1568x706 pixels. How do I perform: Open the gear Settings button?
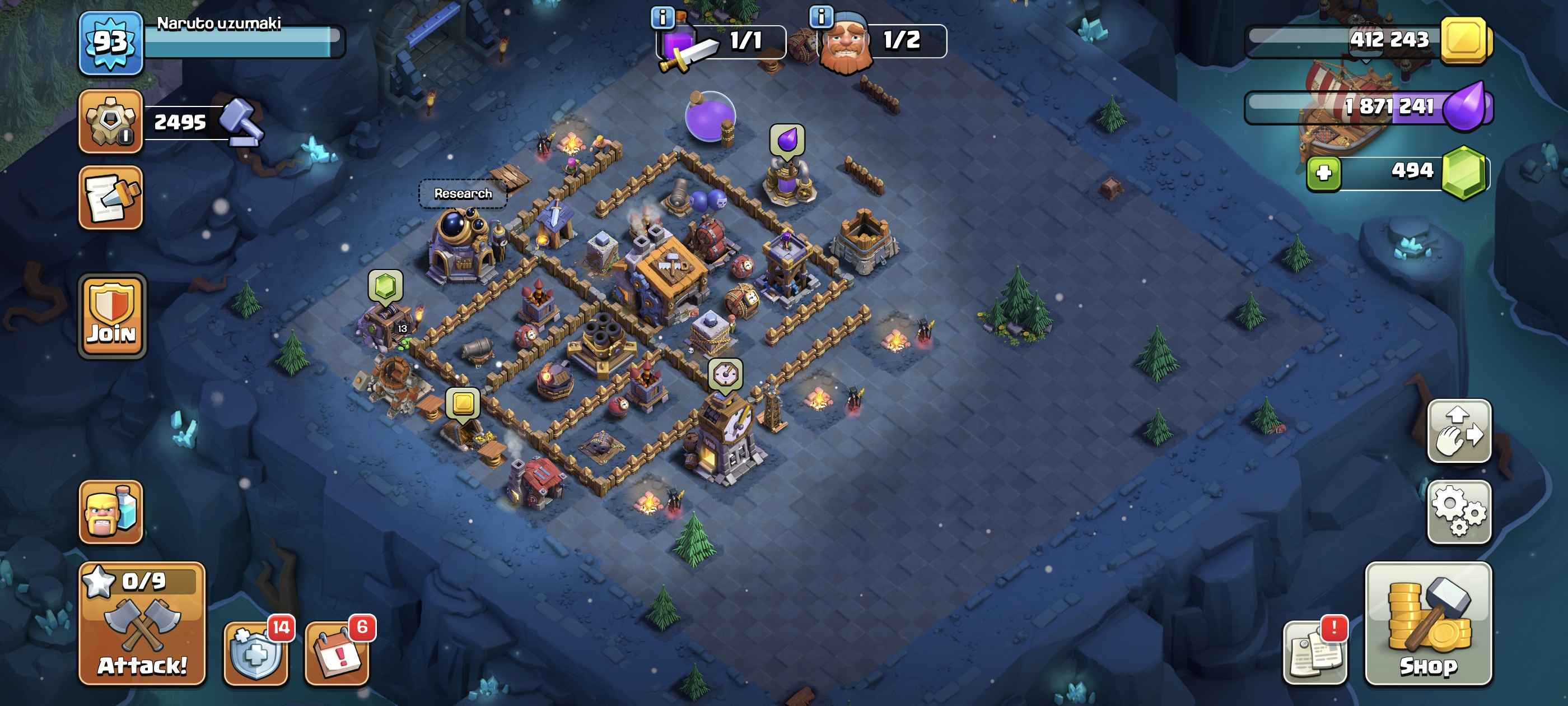coord(1458,512)
